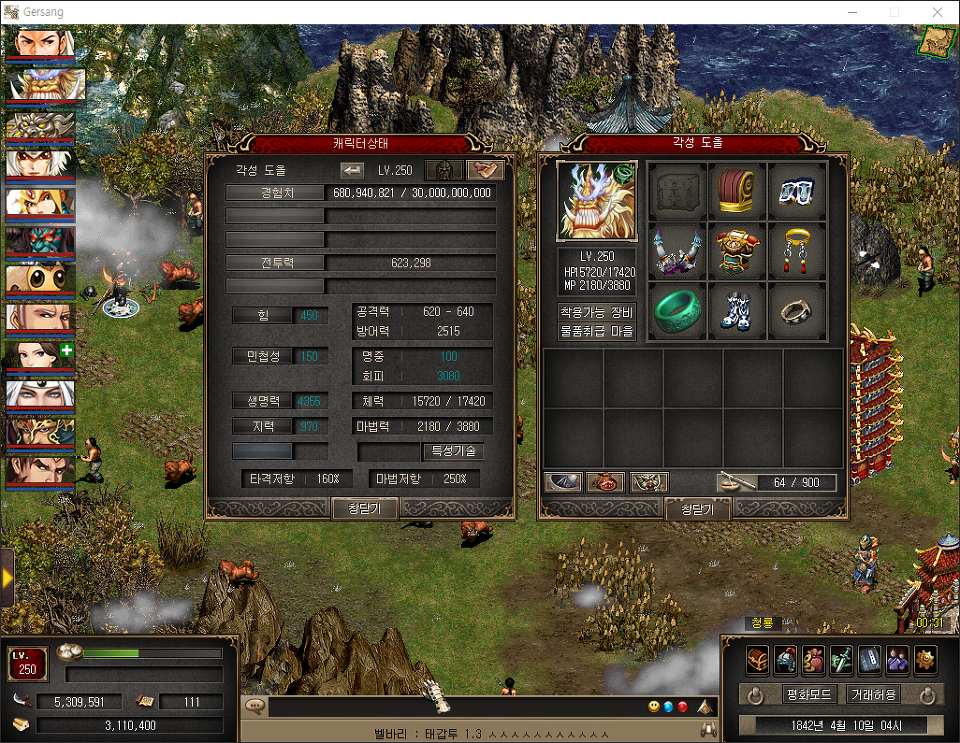
Task: Click the 물품취급 마을 button
Action: point(597,331)
